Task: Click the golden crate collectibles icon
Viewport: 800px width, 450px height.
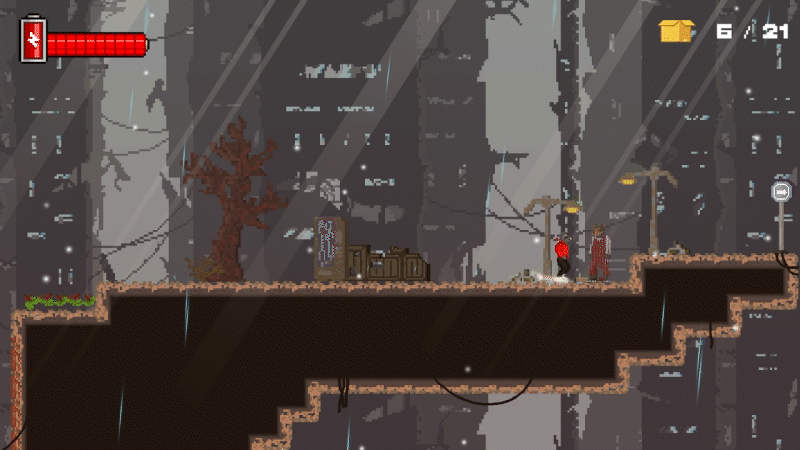Action: coord(676,31)
